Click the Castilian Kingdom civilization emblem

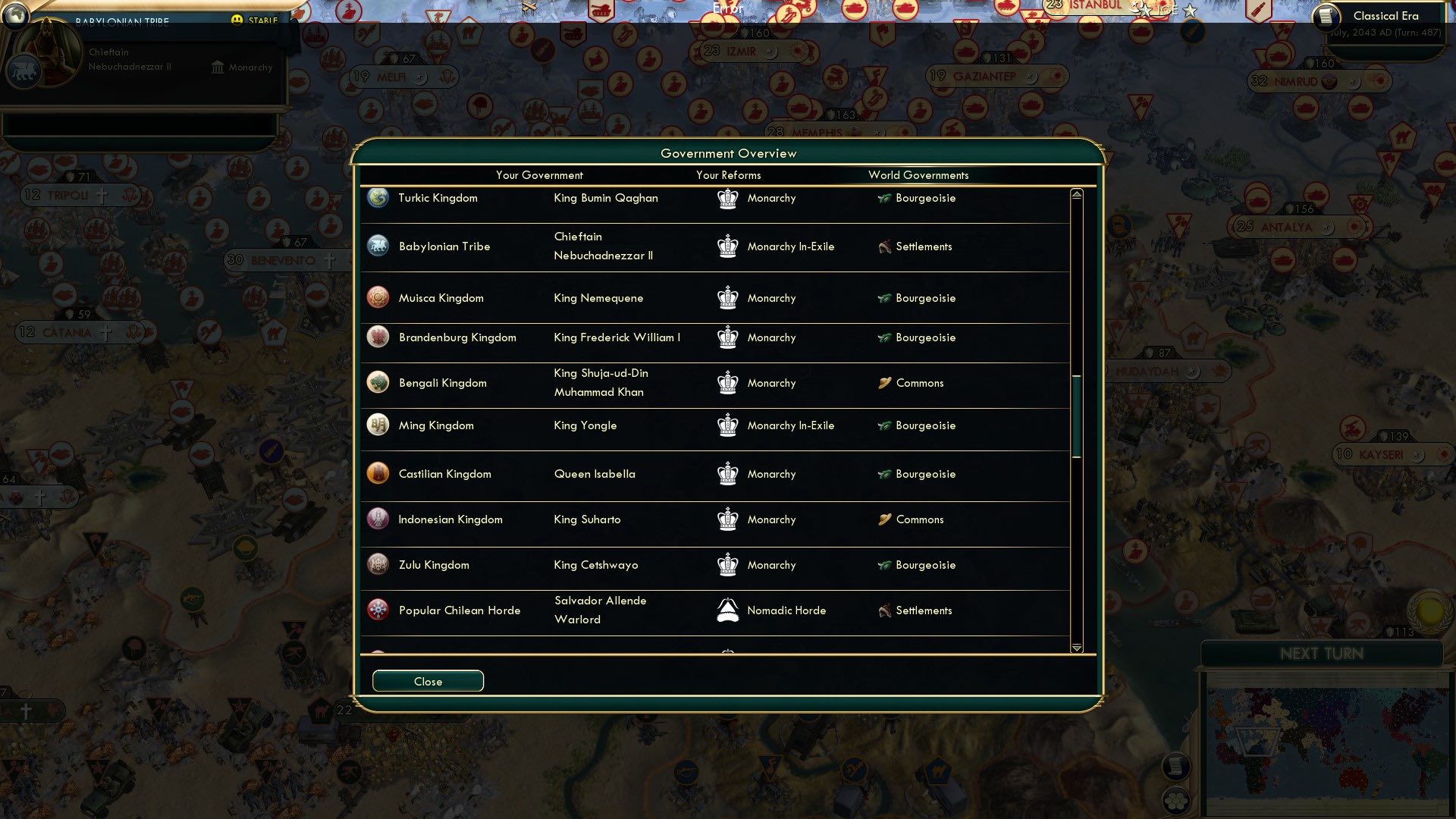(x=377, y=474)
